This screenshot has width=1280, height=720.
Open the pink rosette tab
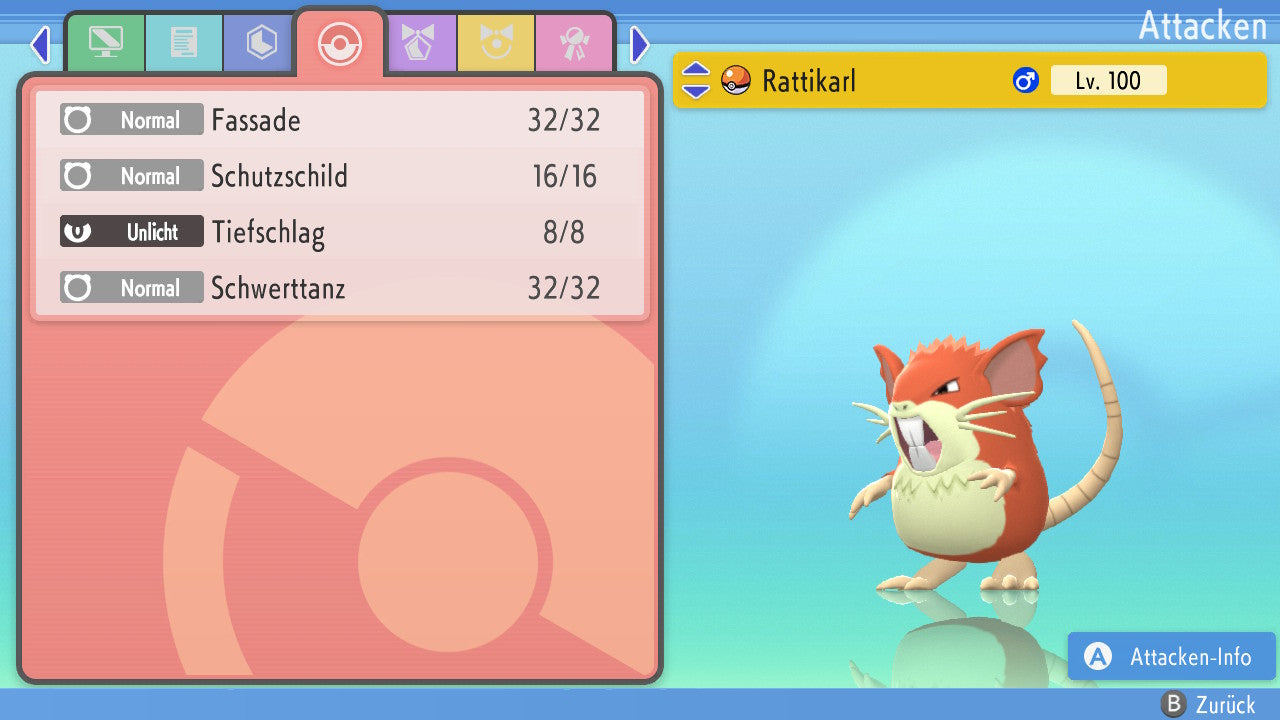tap(574, 42)
